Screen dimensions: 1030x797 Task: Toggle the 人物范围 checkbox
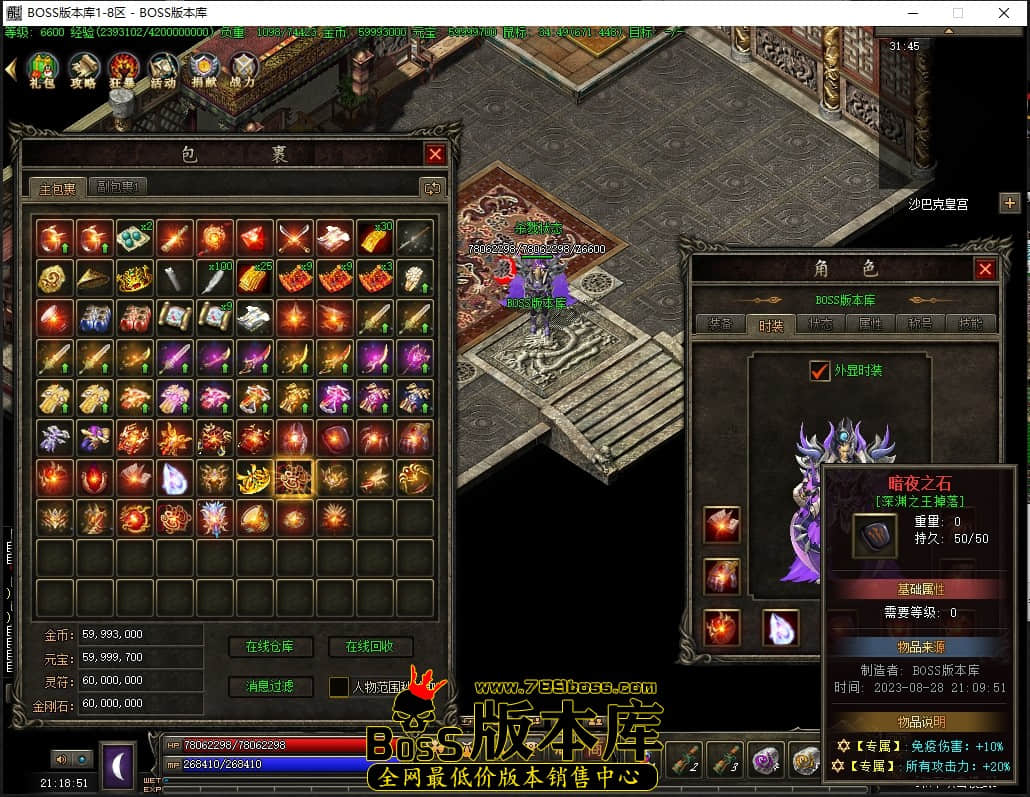pyautogui.click(x=339, y=687)
